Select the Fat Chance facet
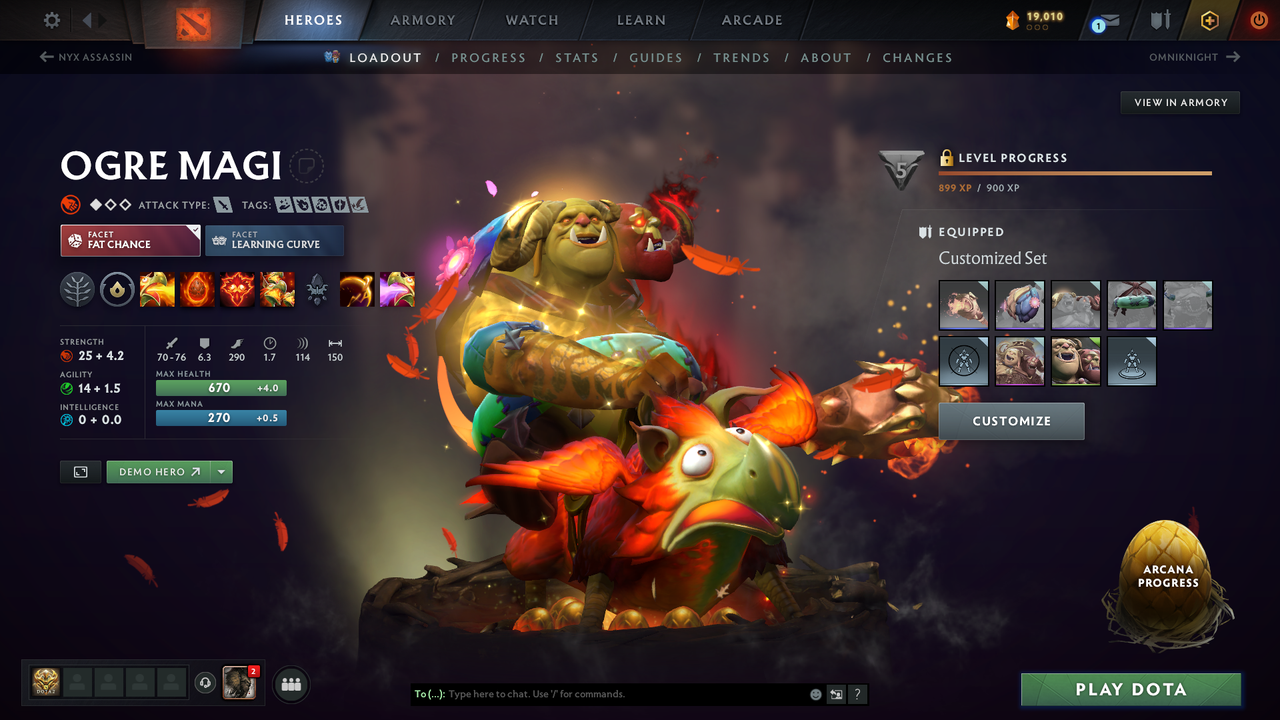Viewport: 1280px width, 720px height. coord(130,240)
